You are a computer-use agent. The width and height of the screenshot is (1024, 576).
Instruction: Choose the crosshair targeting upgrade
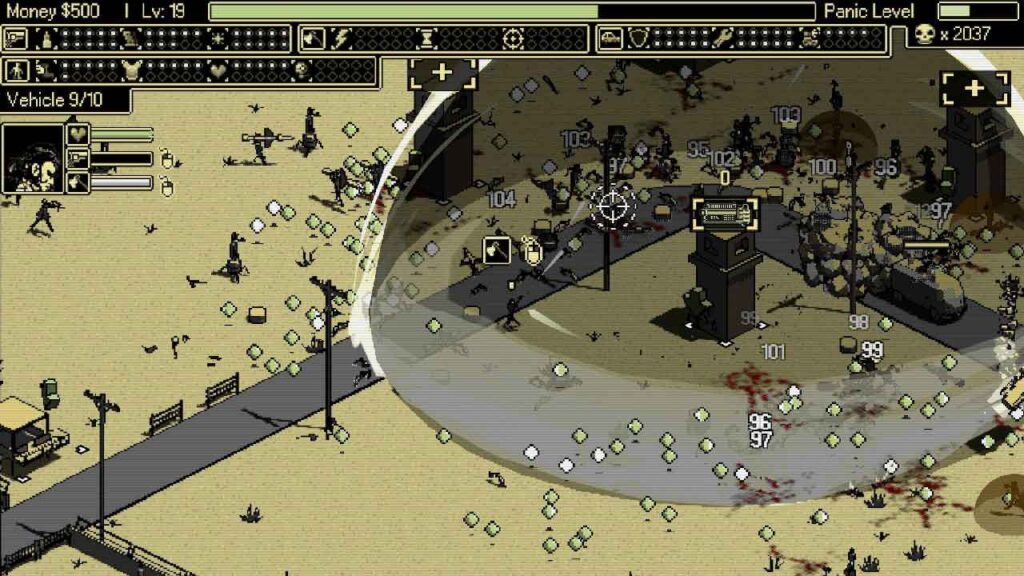point(513,39)
